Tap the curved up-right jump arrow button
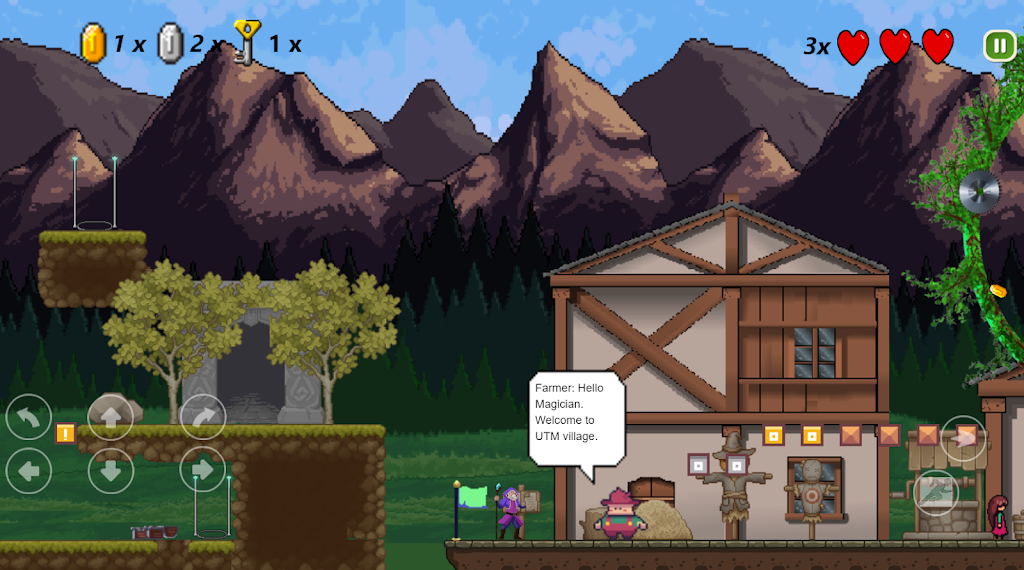Image resolution: width=1024 pixels, height=570 pixels. click(203, 418)
